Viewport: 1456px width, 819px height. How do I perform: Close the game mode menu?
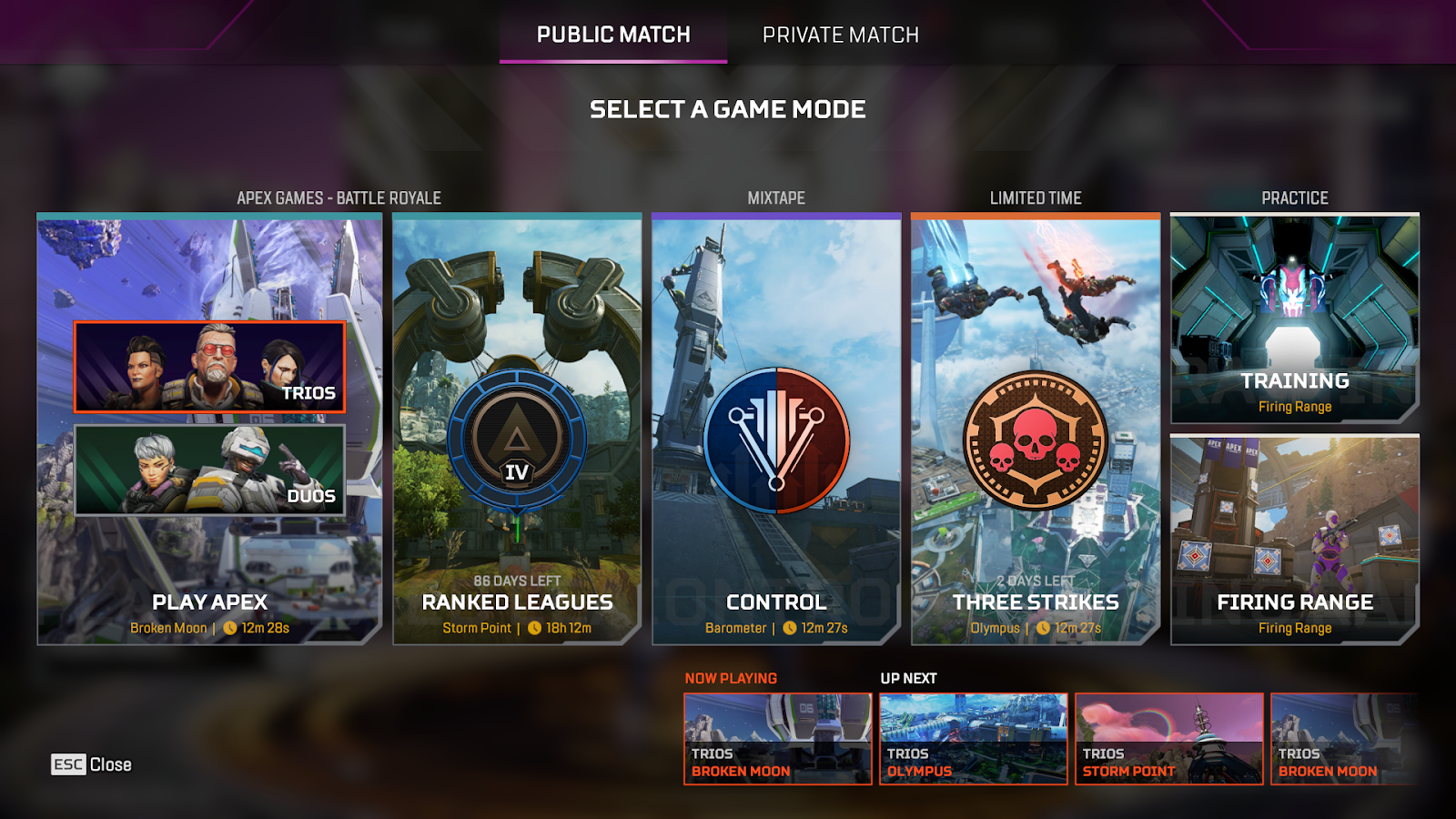(91, 764)
